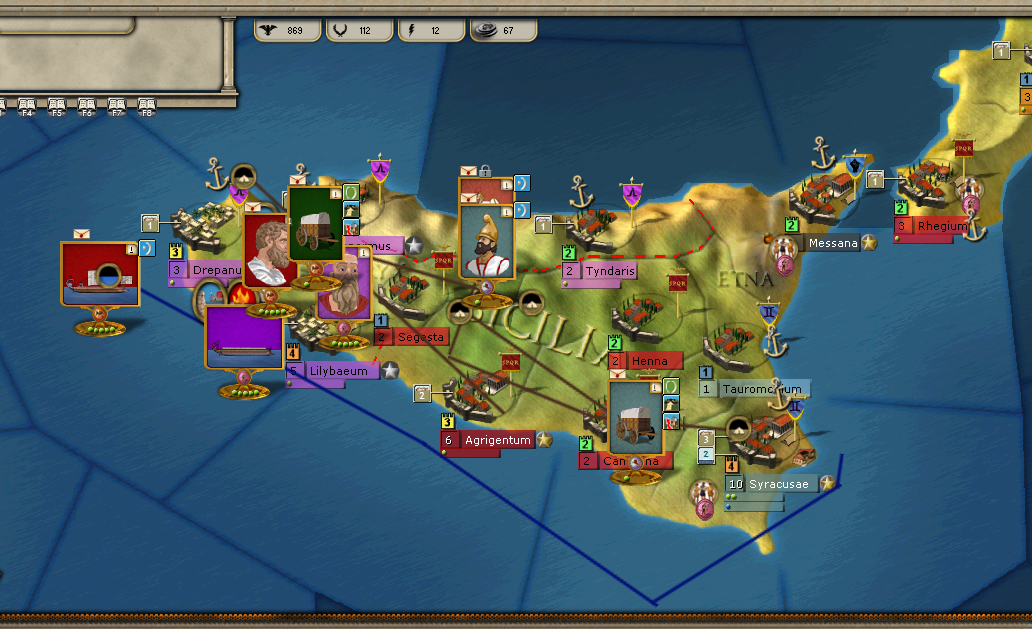Click the Drepanum city nameplate
1032x629 pixels.
(205, 270)
